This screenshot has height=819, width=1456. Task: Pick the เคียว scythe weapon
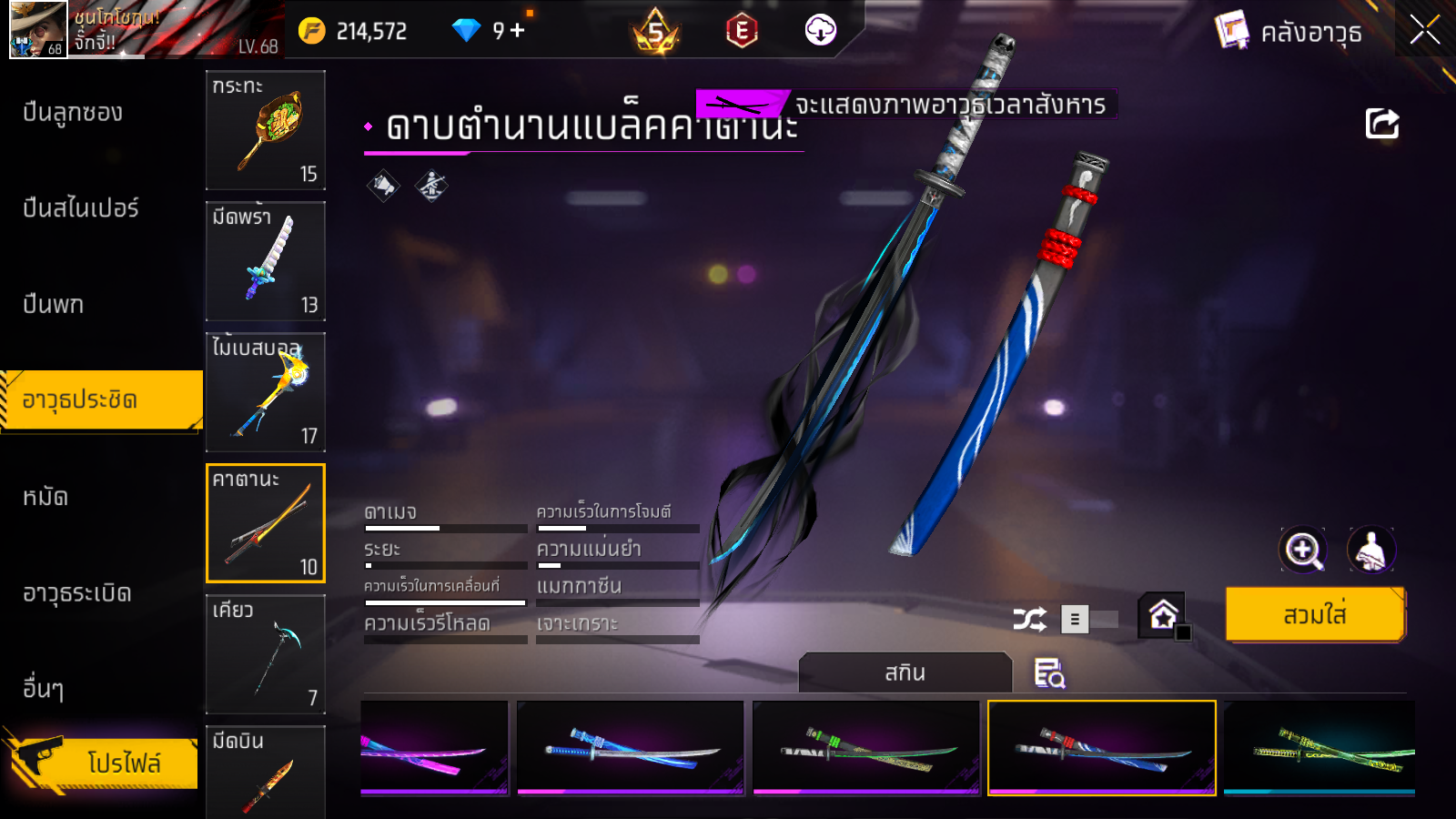(266, 654)
